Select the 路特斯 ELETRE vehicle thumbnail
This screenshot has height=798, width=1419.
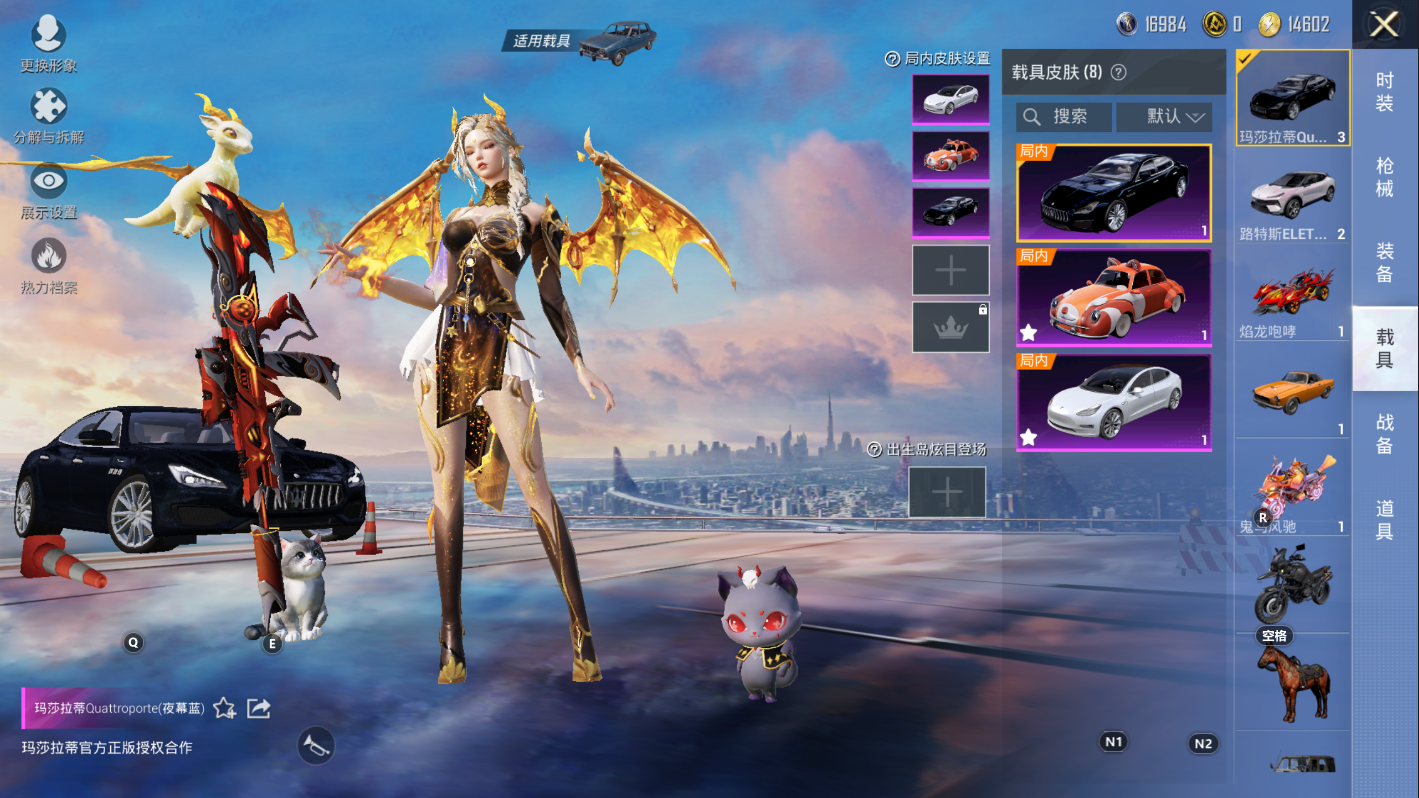(x=1292, y=197)
